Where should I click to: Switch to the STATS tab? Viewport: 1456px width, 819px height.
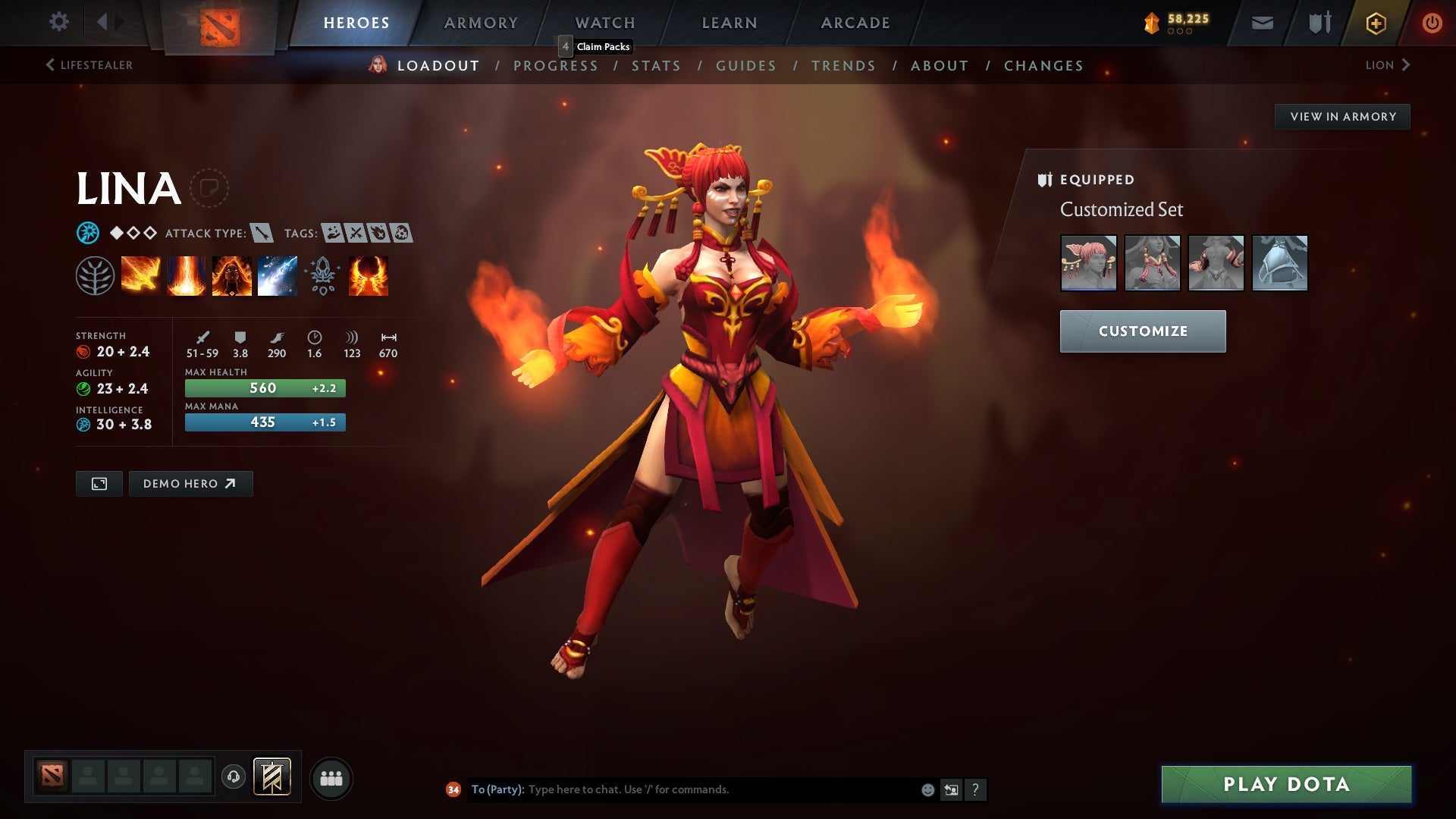[x=657, y=66]
